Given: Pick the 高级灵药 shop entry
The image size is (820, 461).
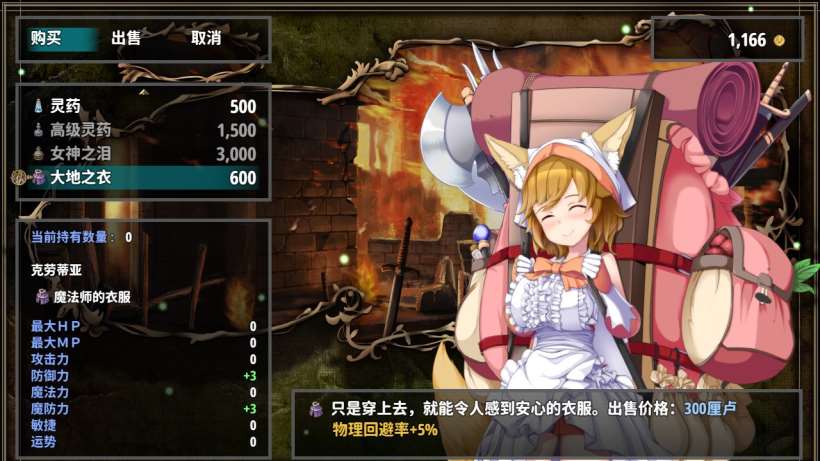Looking at the screenshot, I should [x=143, y=130].
